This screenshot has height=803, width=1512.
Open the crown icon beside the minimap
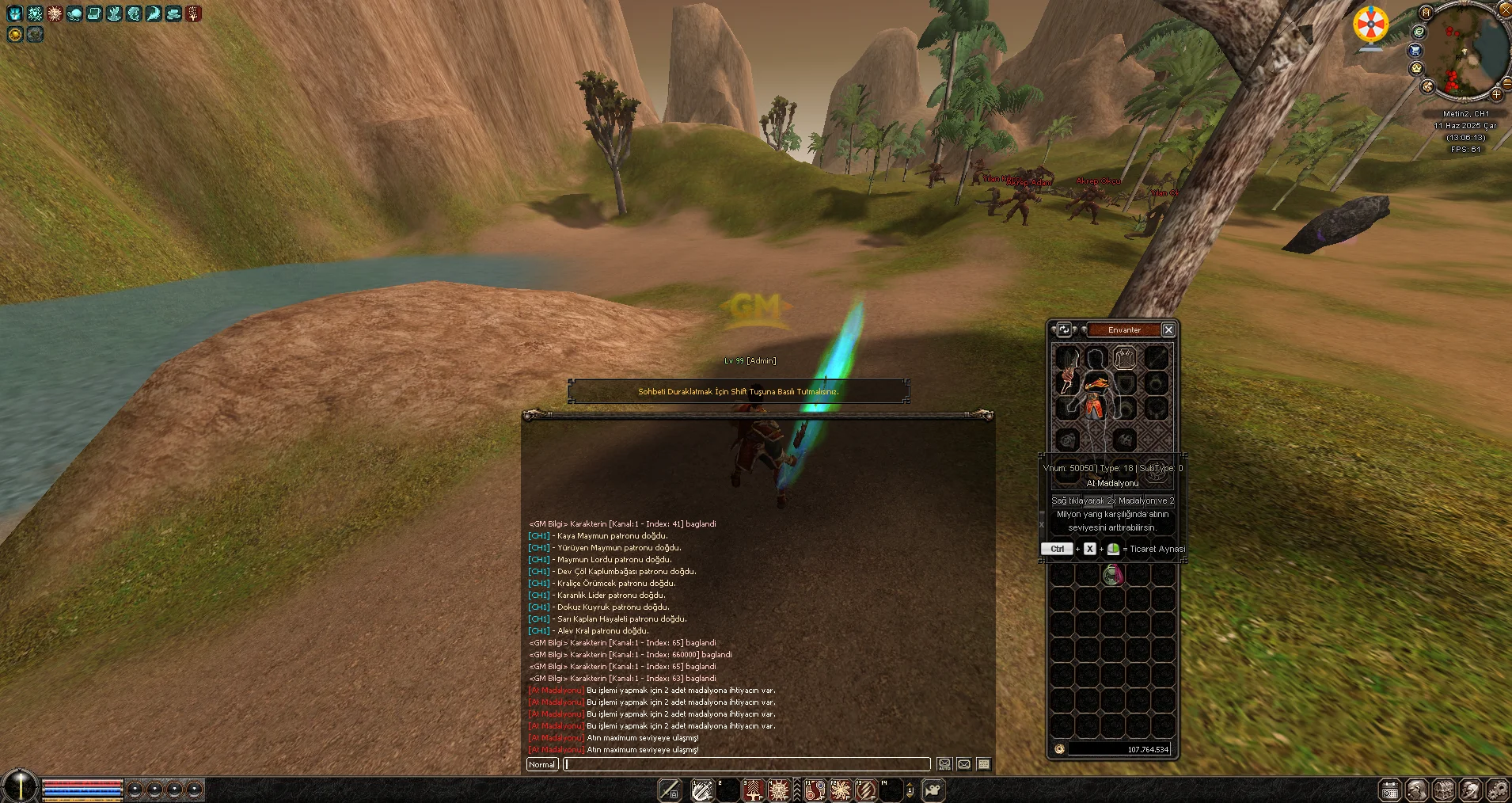click(x=1416, y=68)
